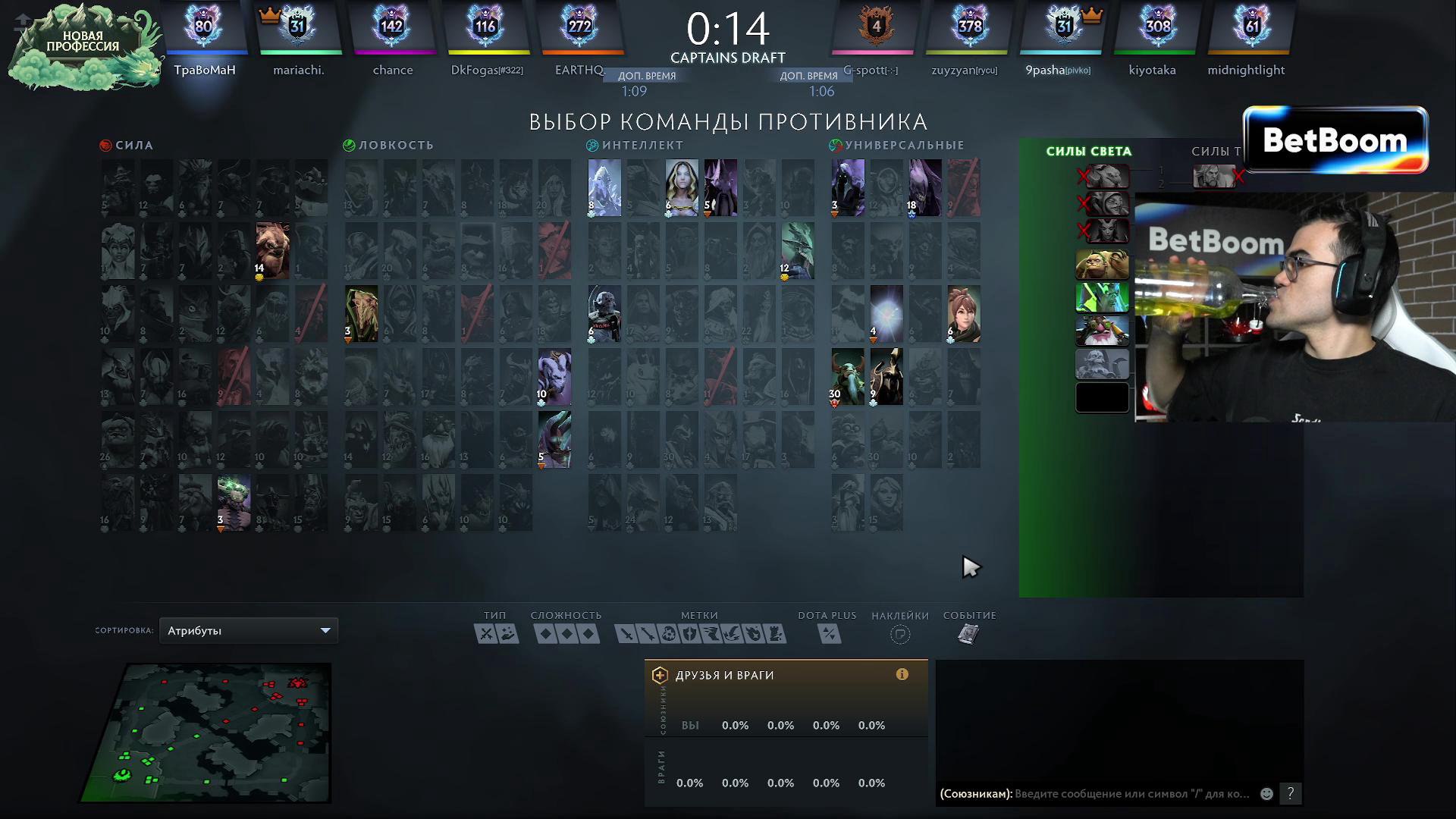The image size is (1456, 819).
Task: Open the chat emoticon picker
Action: click(1266, 794)
